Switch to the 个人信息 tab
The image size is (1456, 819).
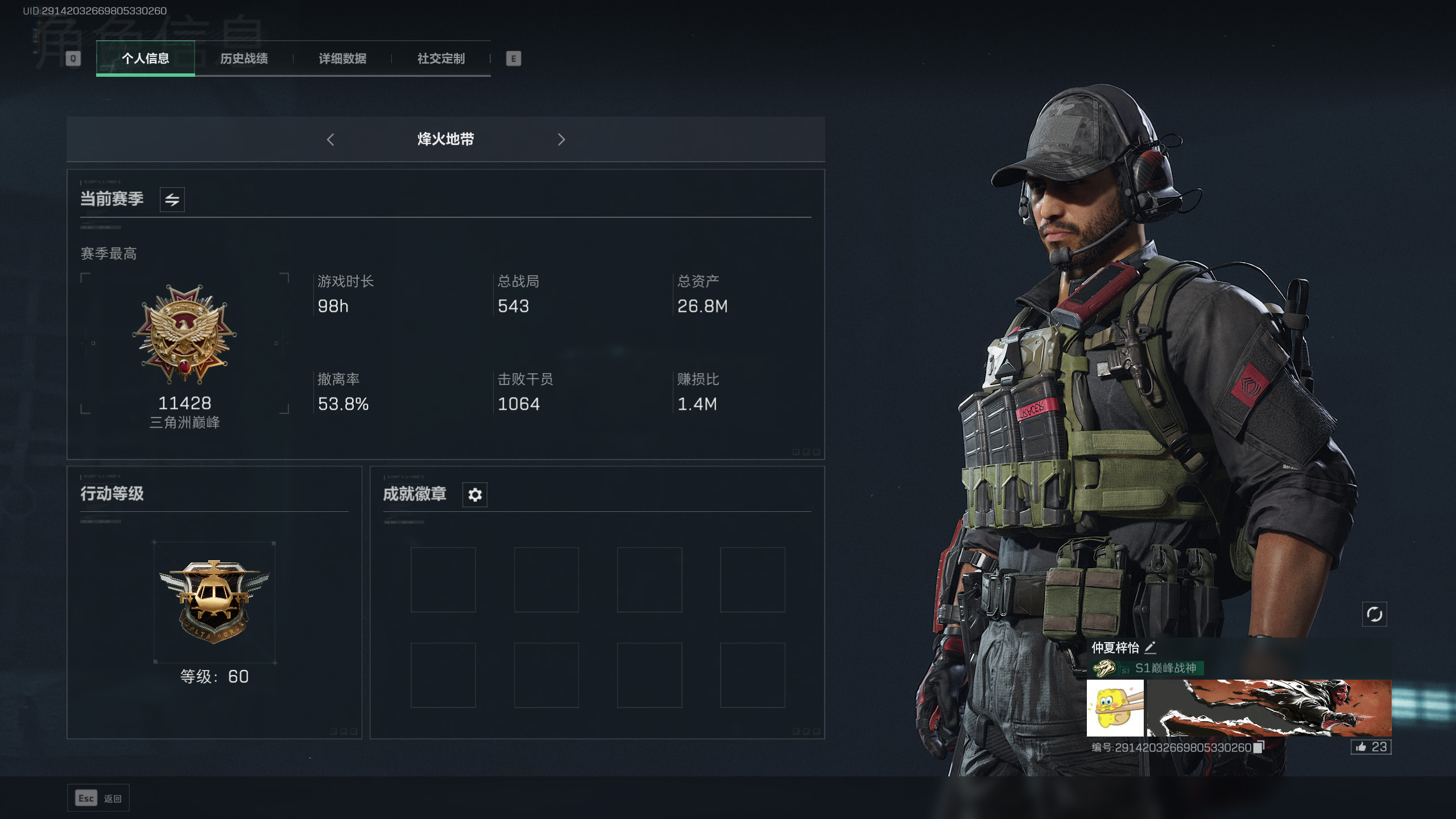(x=145, y=59)
